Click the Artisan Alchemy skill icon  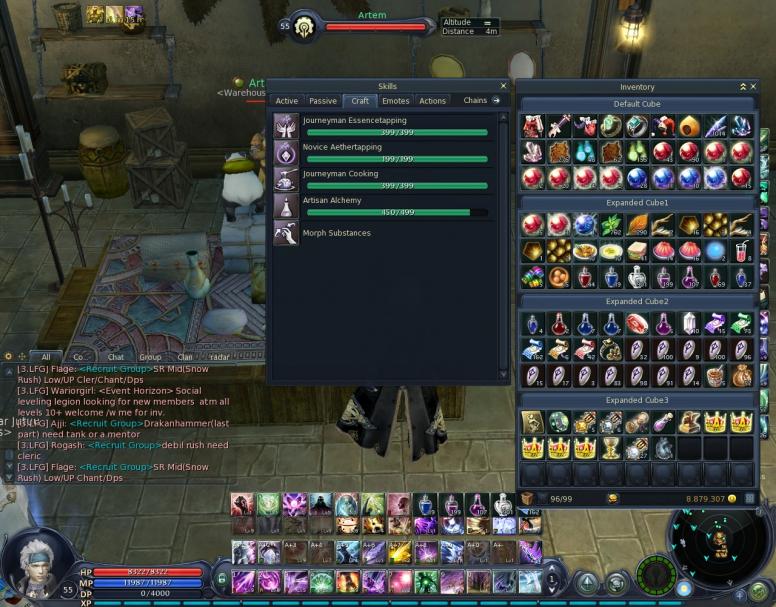[285, 206]
